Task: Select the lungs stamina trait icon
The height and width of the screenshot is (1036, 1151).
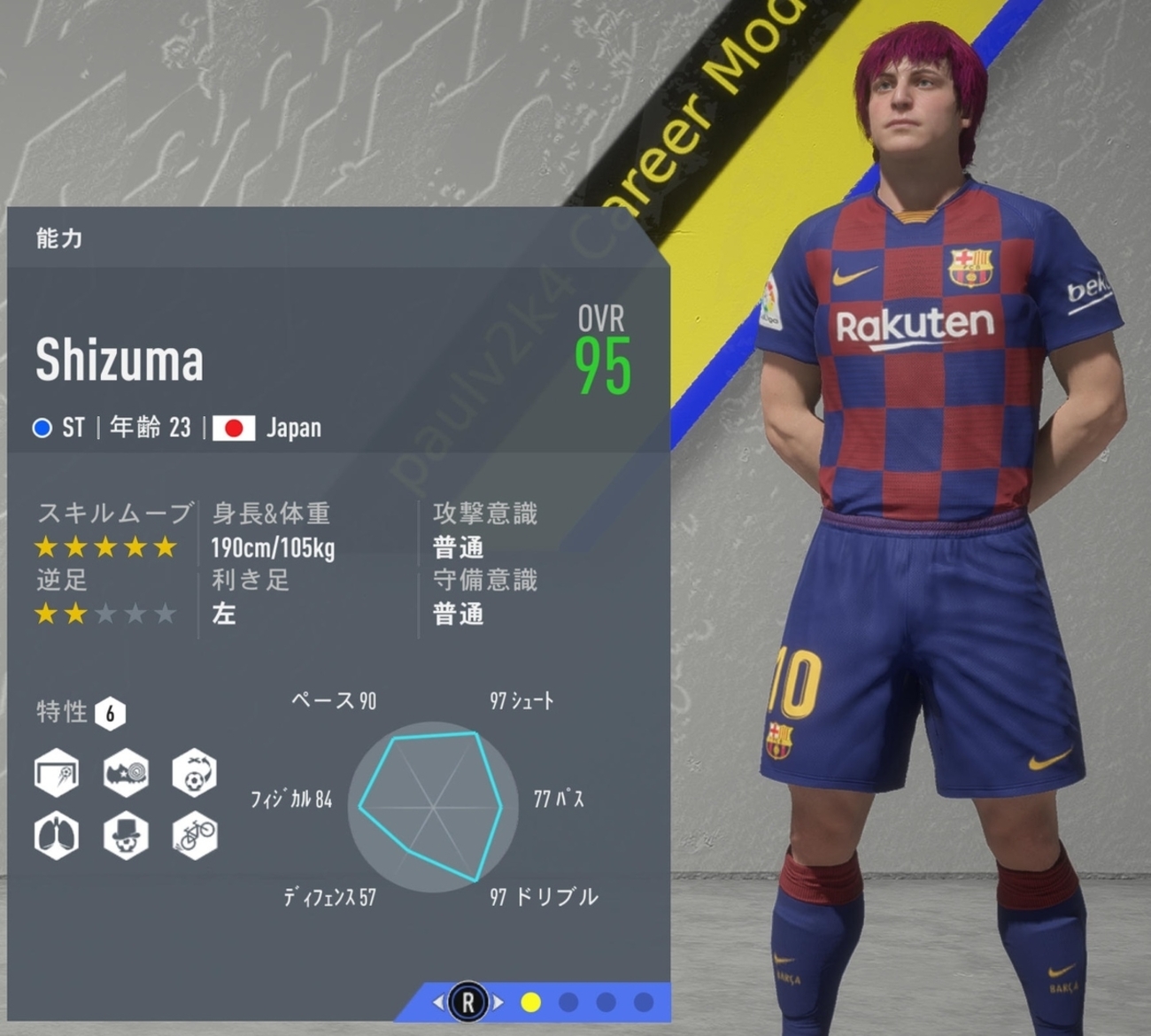Action: pyautogui.click(x=57, y=835)
